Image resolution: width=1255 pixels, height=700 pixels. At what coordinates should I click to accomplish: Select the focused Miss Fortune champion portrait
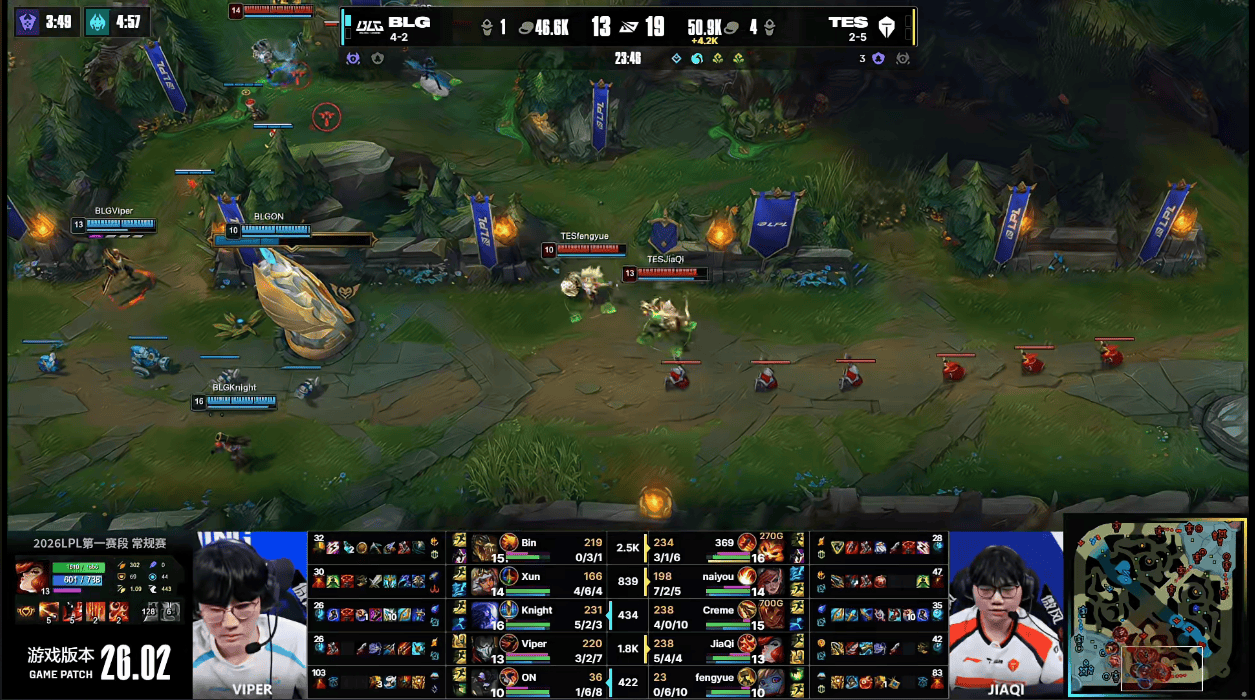click(31, 577)
